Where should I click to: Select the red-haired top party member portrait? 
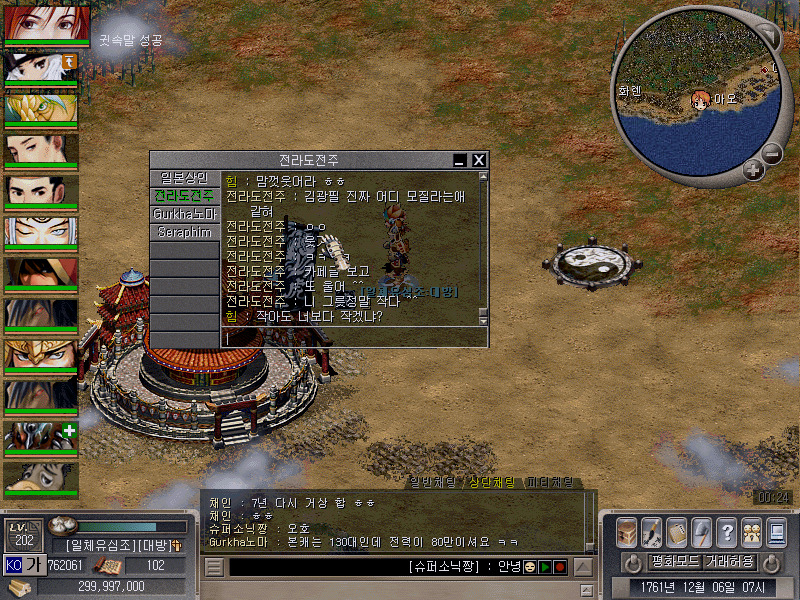40,22
